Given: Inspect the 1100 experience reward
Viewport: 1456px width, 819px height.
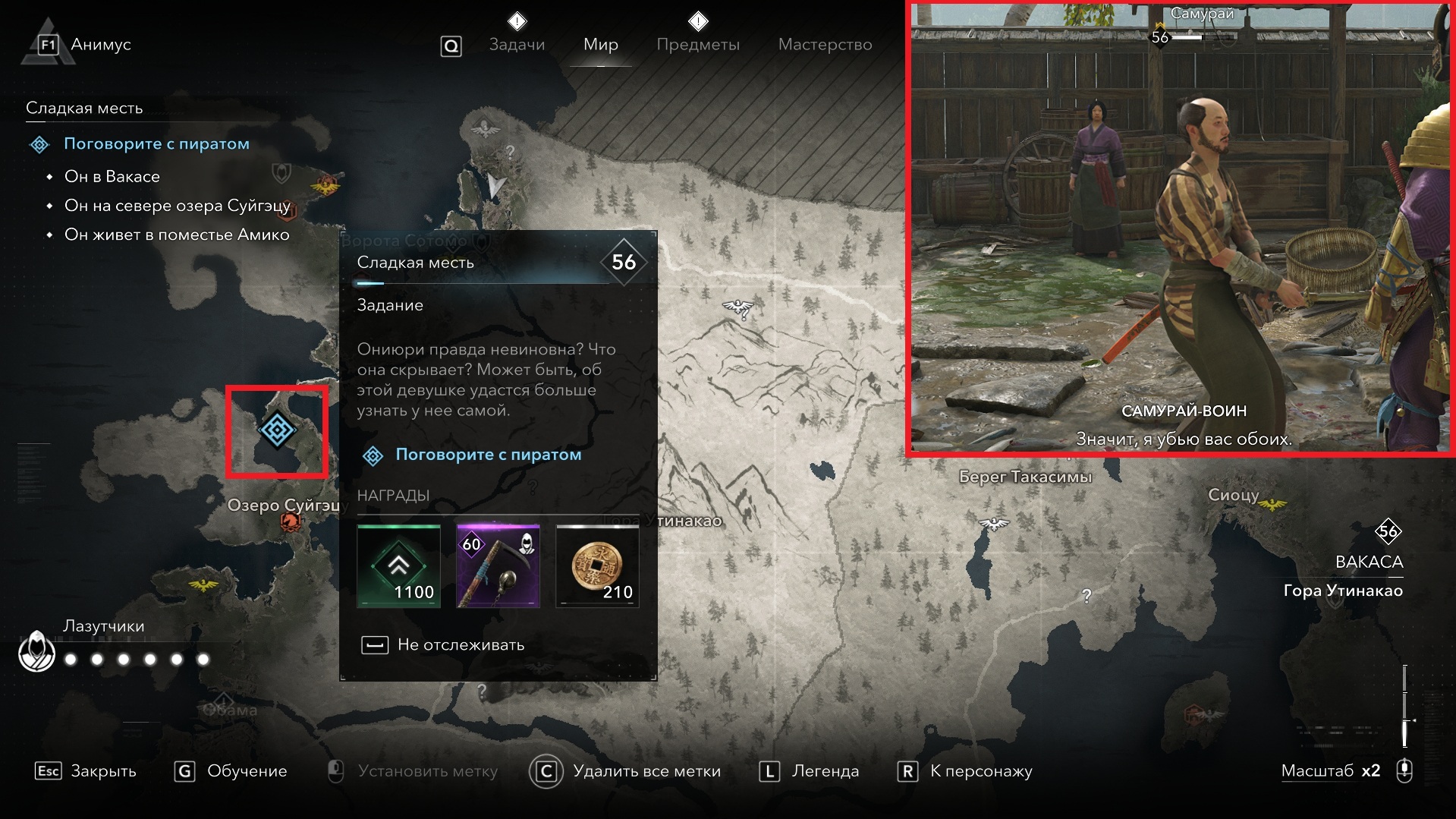Looking at the screenshot, I should (x=398, y=566).
